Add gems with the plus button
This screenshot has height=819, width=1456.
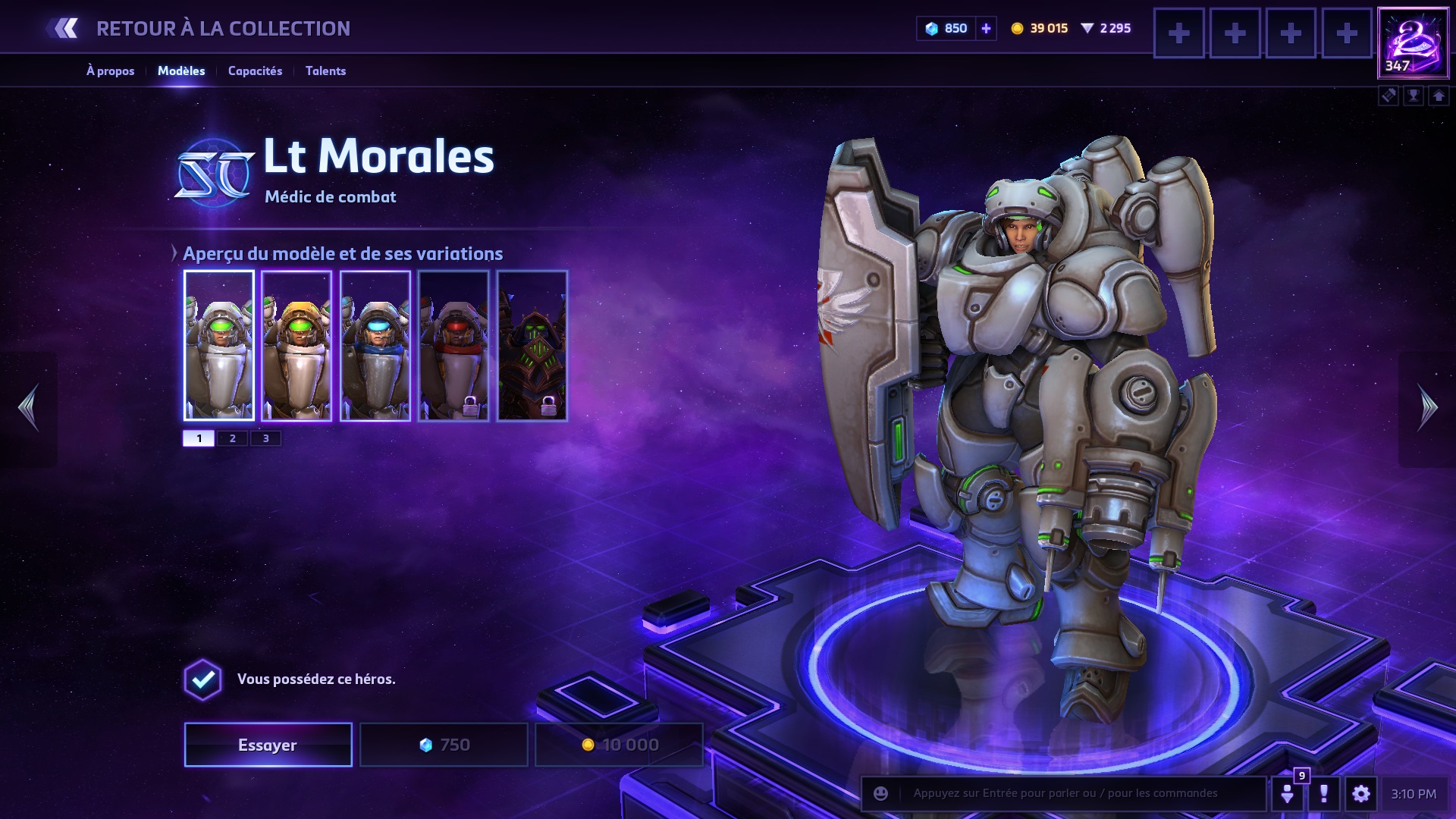(986, 29)
